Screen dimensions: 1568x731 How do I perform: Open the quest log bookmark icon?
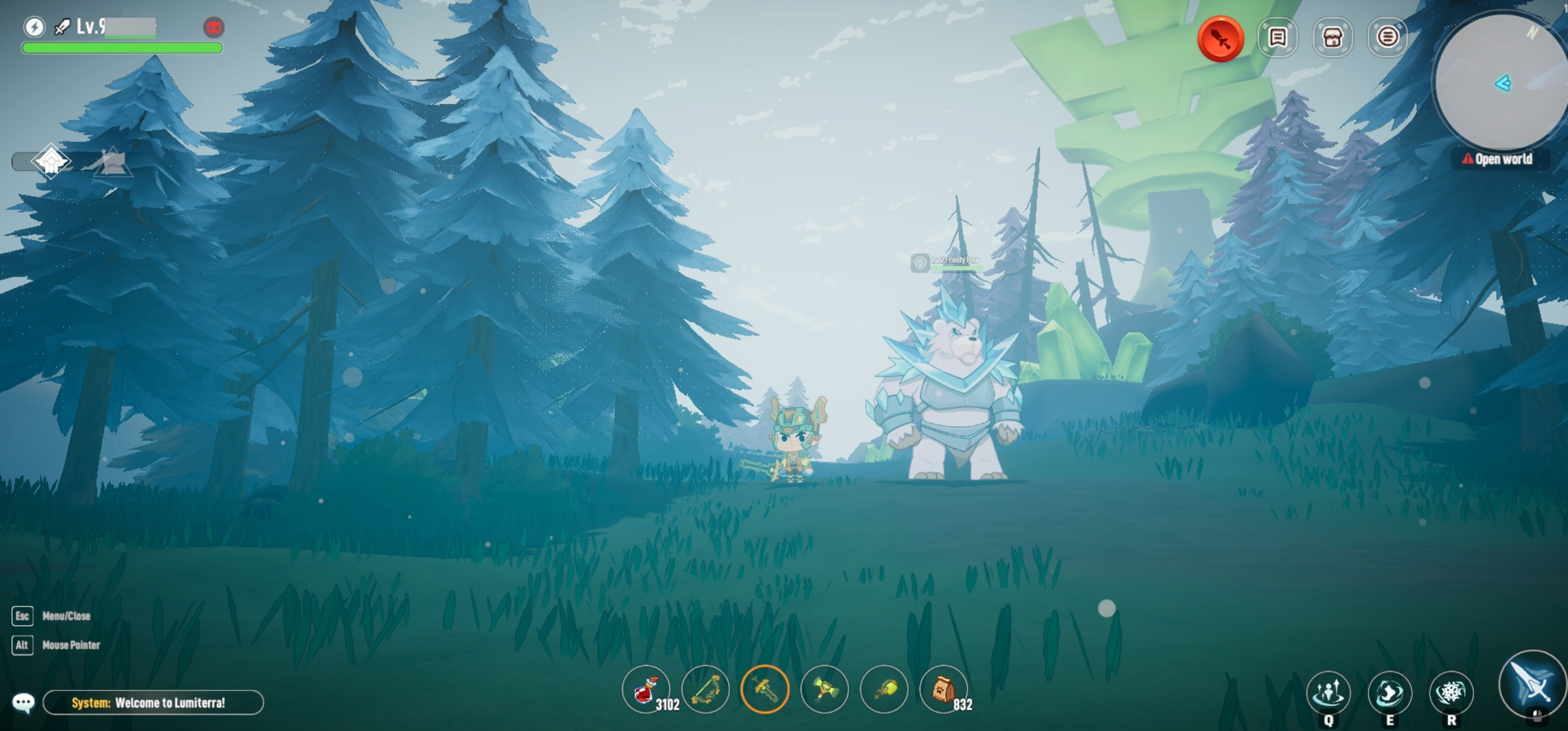pos(1277,38)
